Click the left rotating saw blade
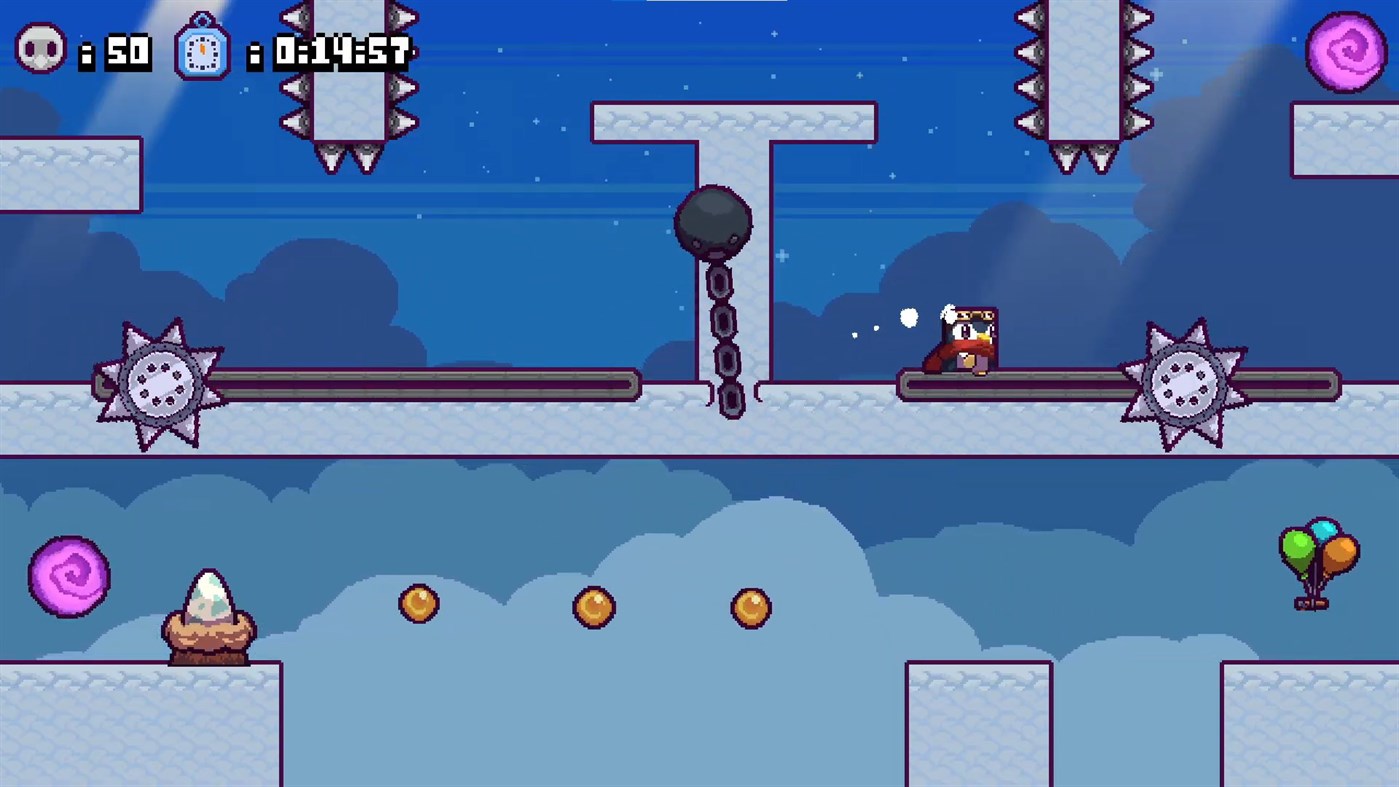Screen dimensions: 1399x787 pyautogui.click(x=158, y=381)
